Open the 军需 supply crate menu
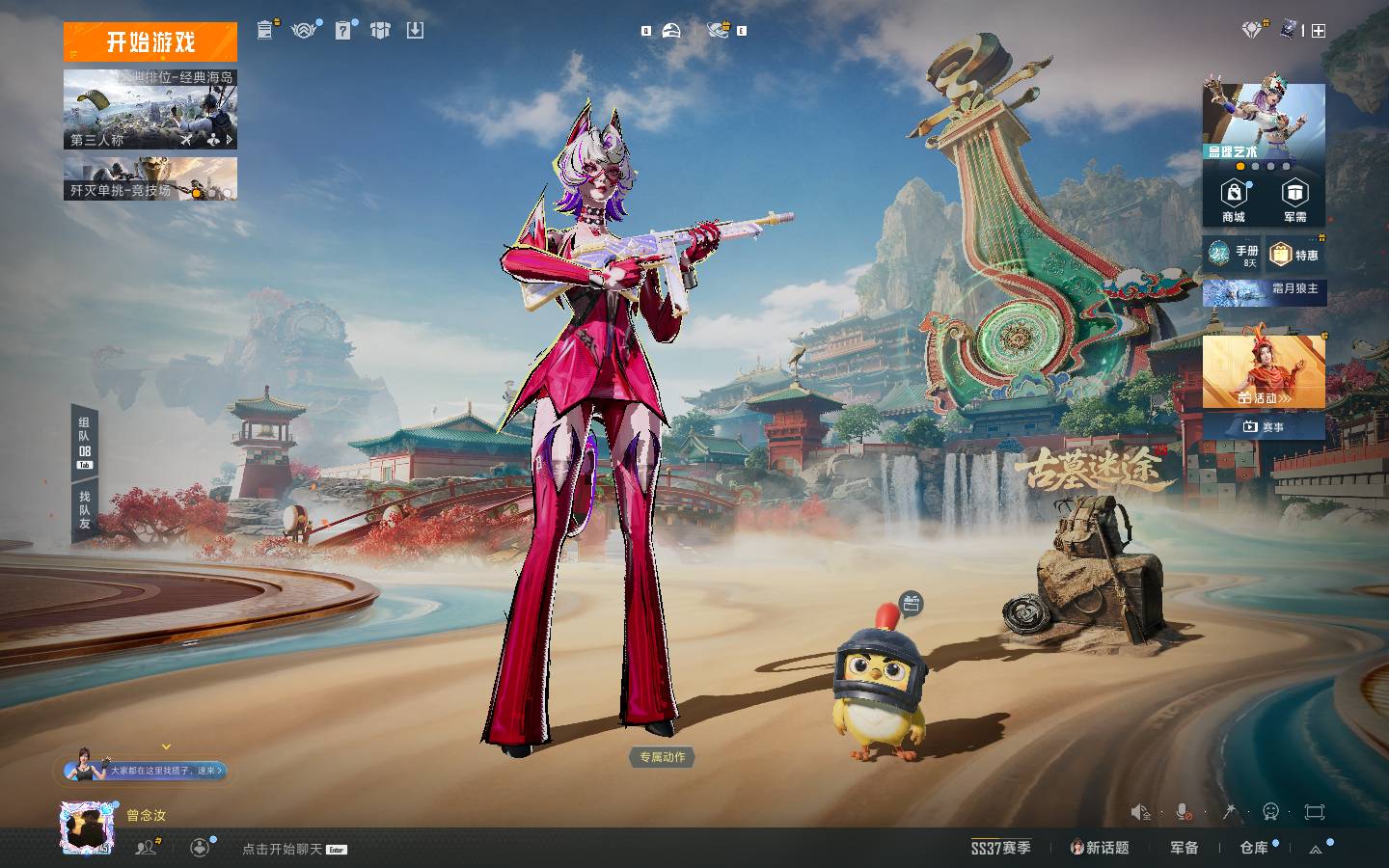Image resolution: width=1389 pixels, height=868 pixels. coord(1294,201)
